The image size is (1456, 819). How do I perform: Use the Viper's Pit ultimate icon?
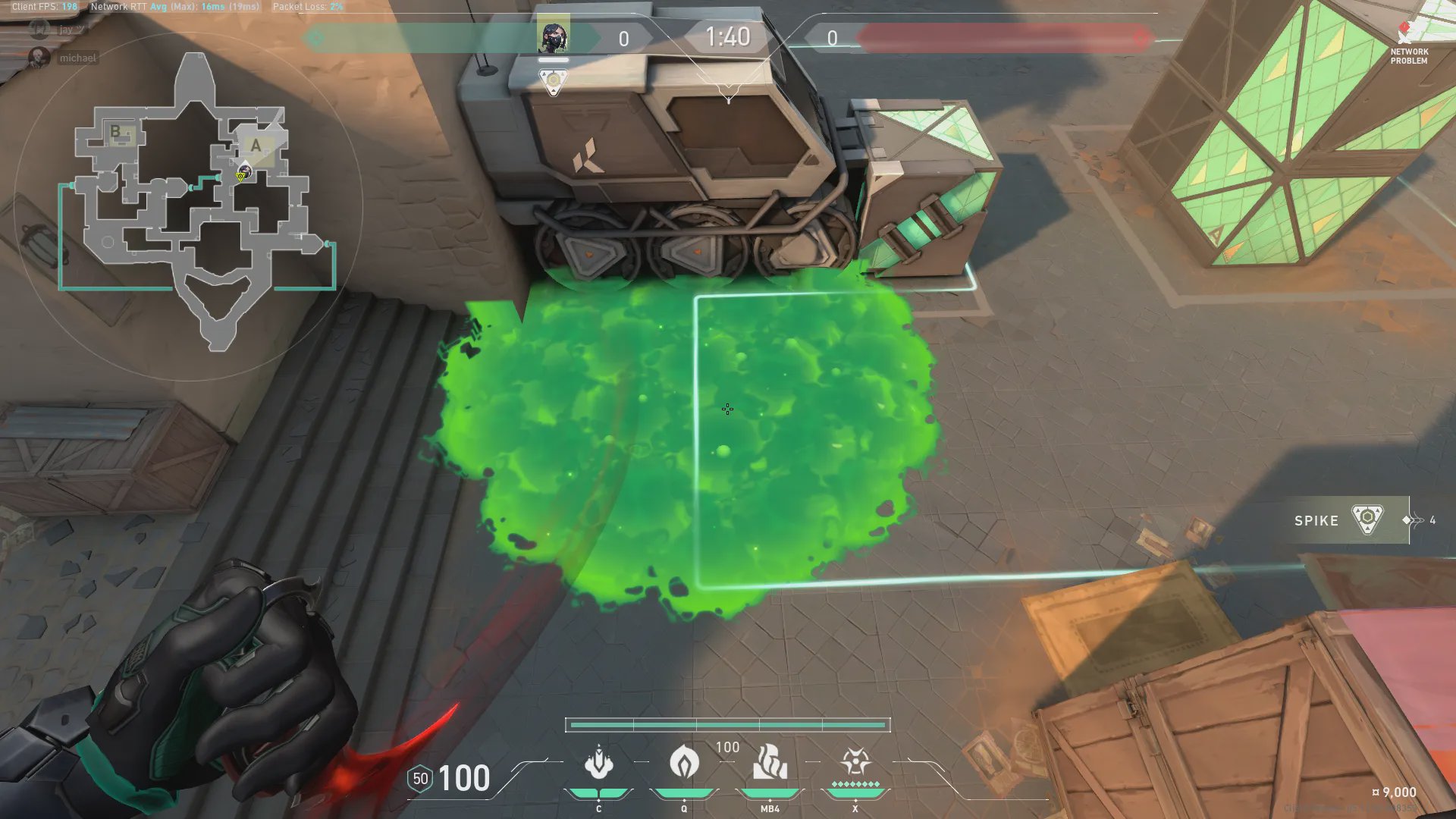[855, 763]
